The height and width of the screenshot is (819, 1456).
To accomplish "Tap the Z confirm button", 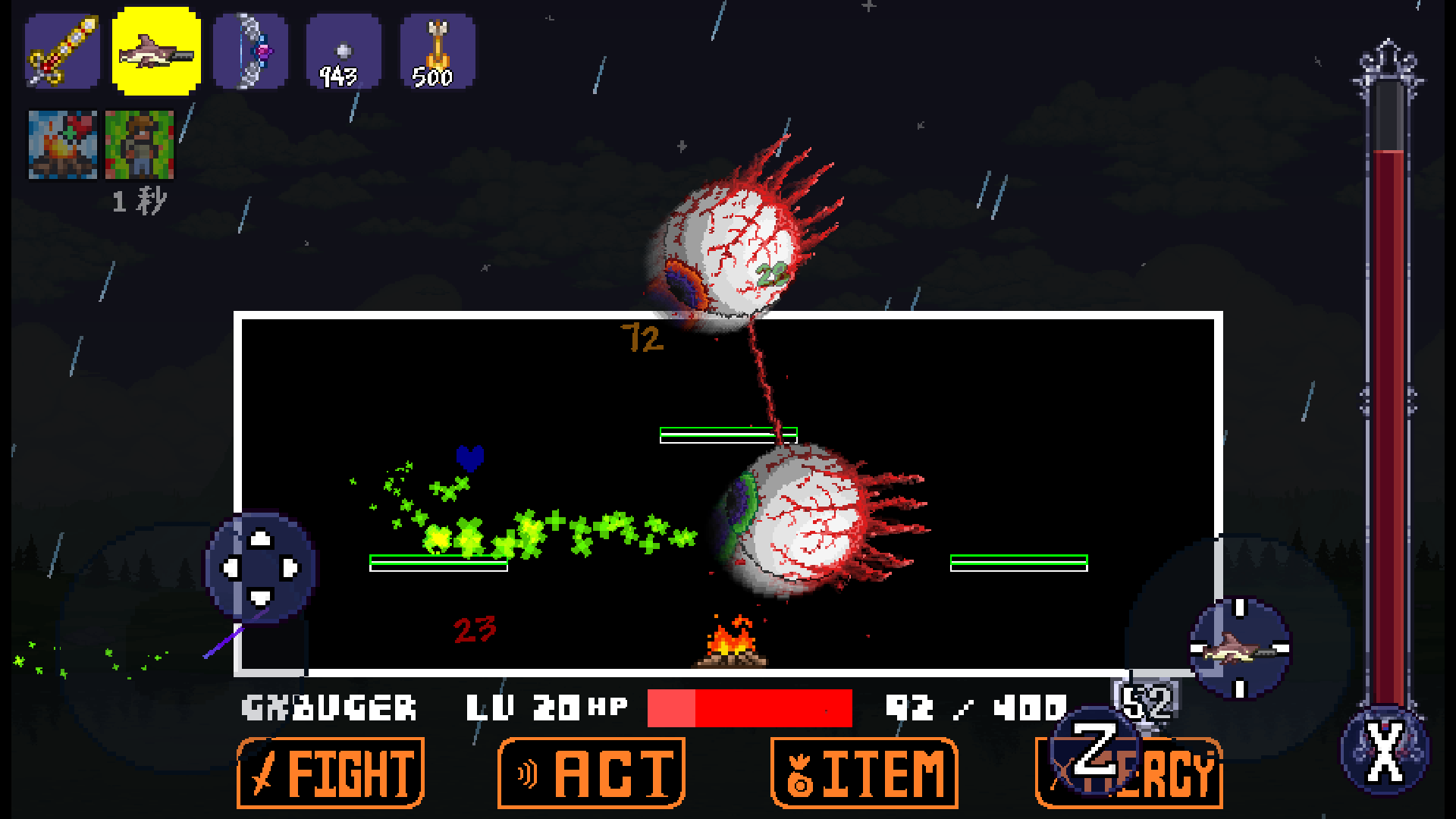I will click(x=1094, y=751).
